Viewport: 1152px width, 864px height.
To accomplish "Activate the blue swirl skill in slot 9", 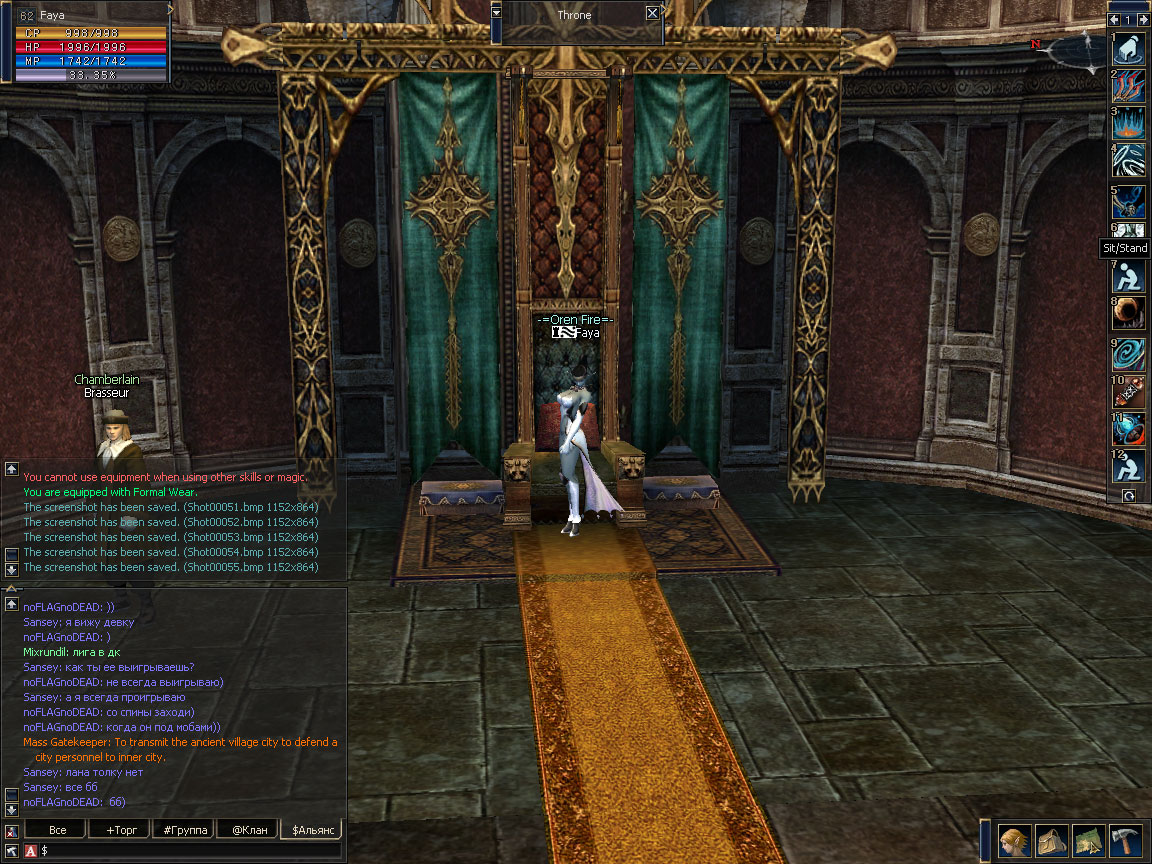I will [1129, 354].
